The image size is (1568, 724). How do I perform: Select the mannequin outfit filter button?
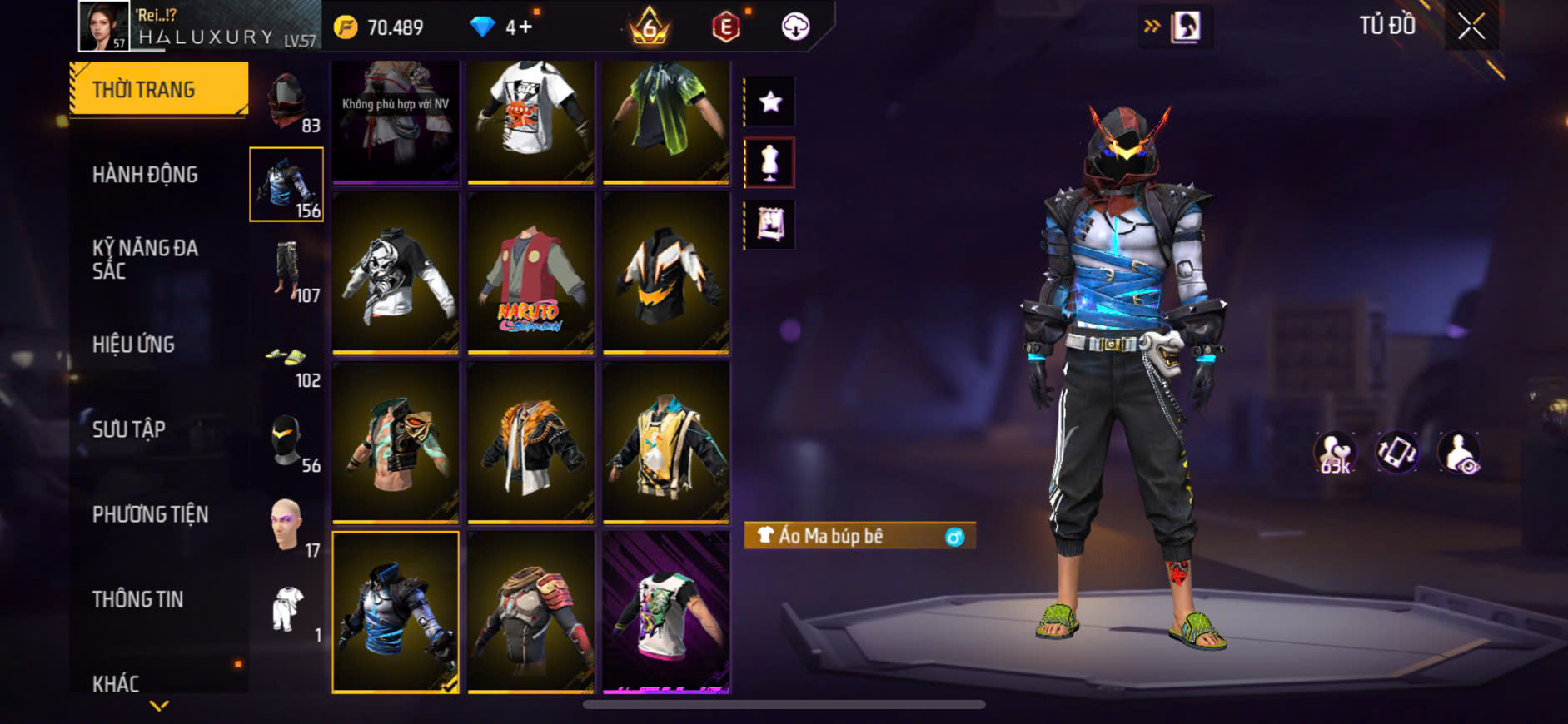click(x=770, y=163)
